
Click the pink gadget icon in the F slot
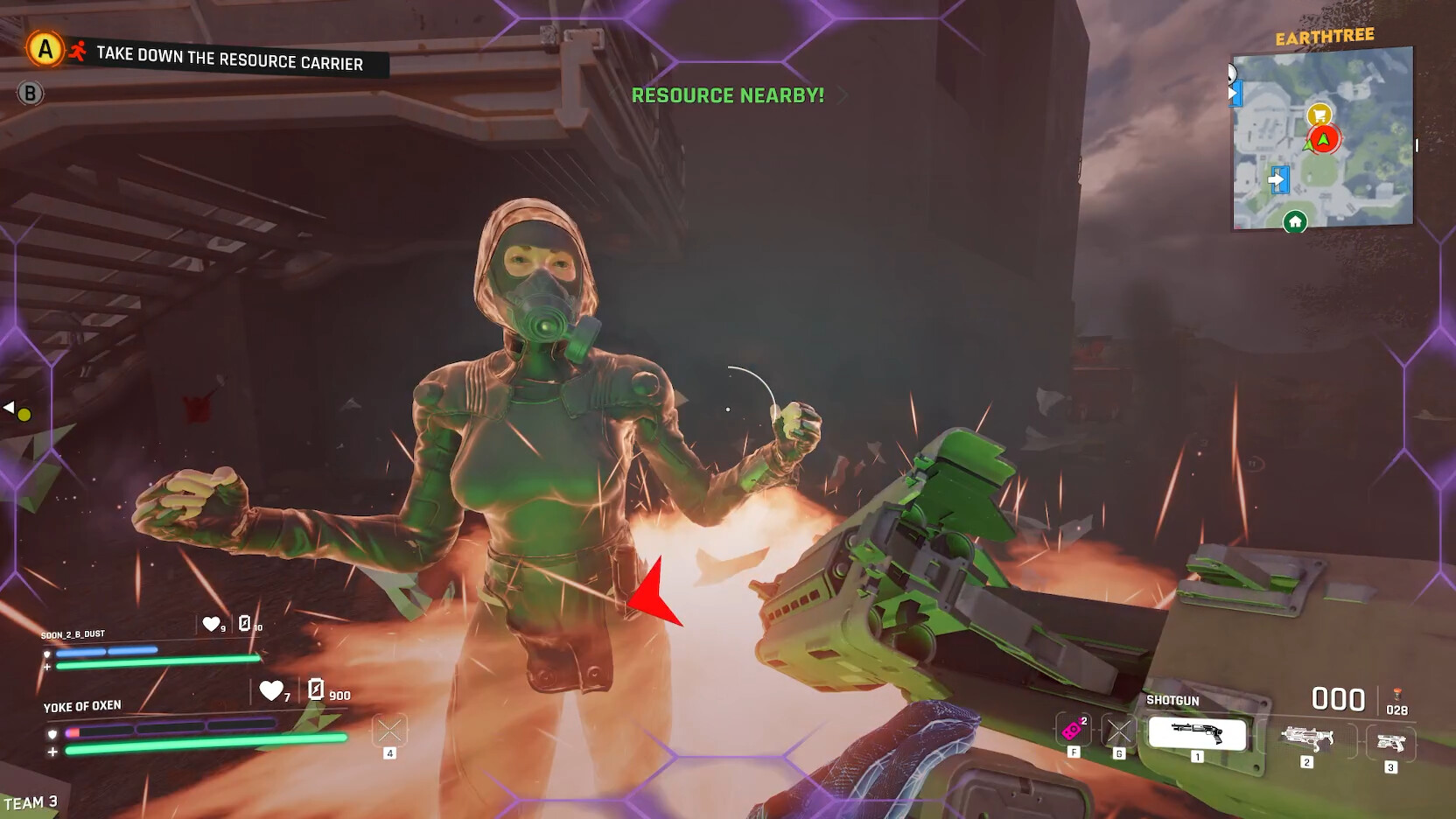tap(1070, 730)
